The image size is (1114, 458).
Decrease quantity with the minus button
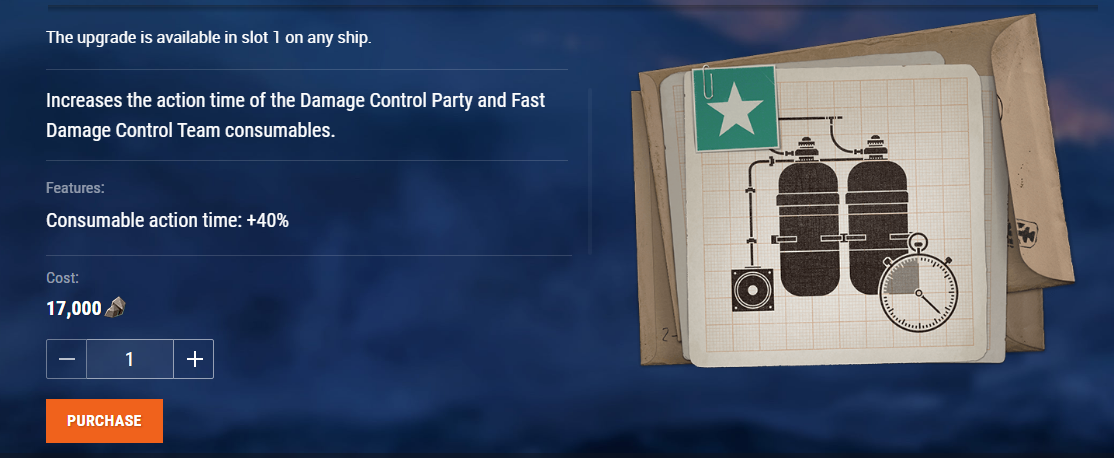tap(67, 359)
